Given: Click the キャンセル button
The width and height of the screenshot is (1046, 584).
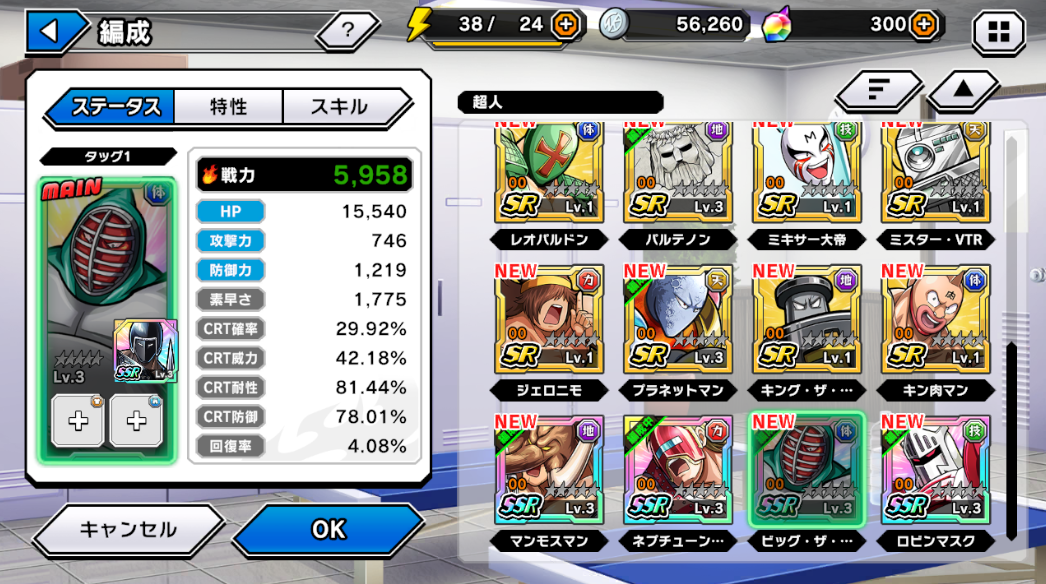Looking at the screenshot, I should click(127, 529).
